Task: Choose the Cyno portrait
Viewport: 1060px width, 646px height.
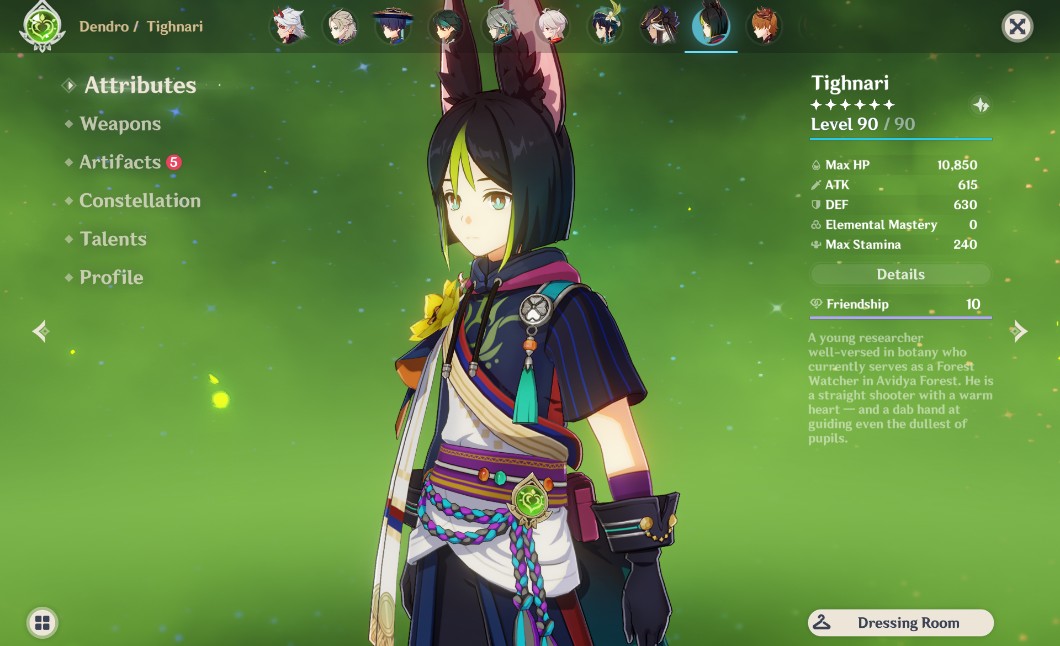Action: click(658, 27)
